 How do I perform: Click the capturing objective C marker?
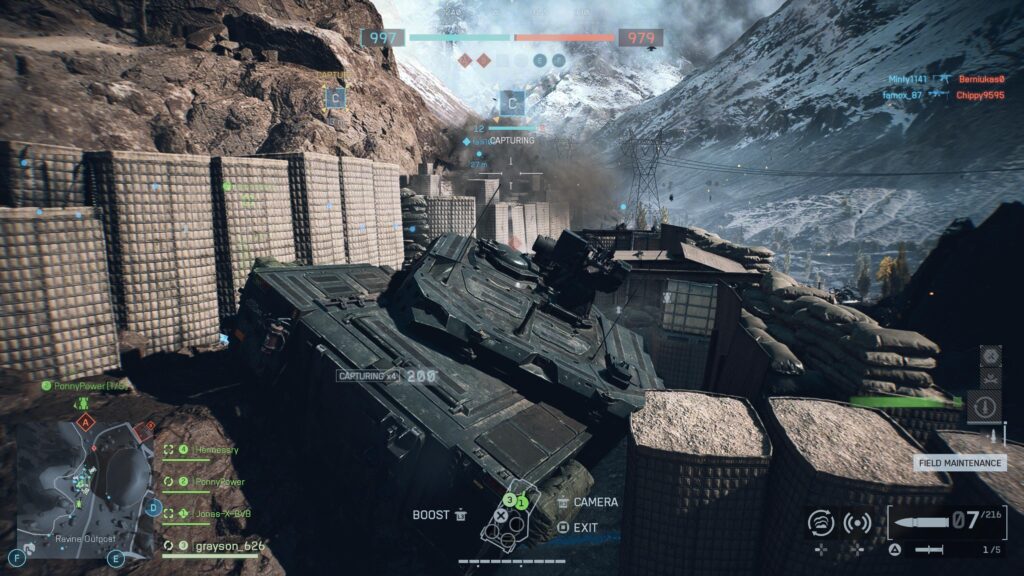pos(512,102)
